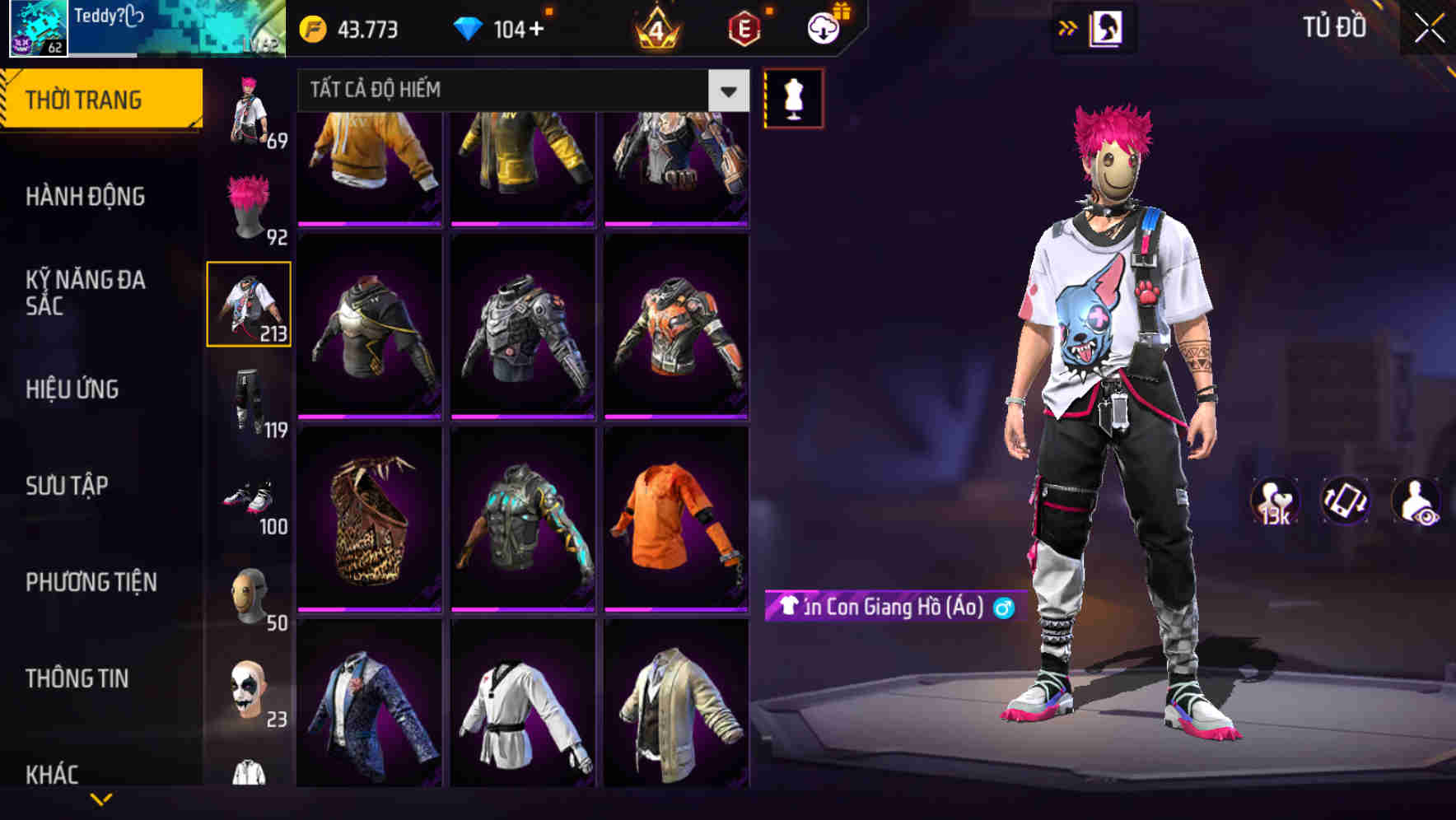Click the double chevron collapse arrows near TỦ ĐỒ
1456x820 pixels.
click(1068, 28)
